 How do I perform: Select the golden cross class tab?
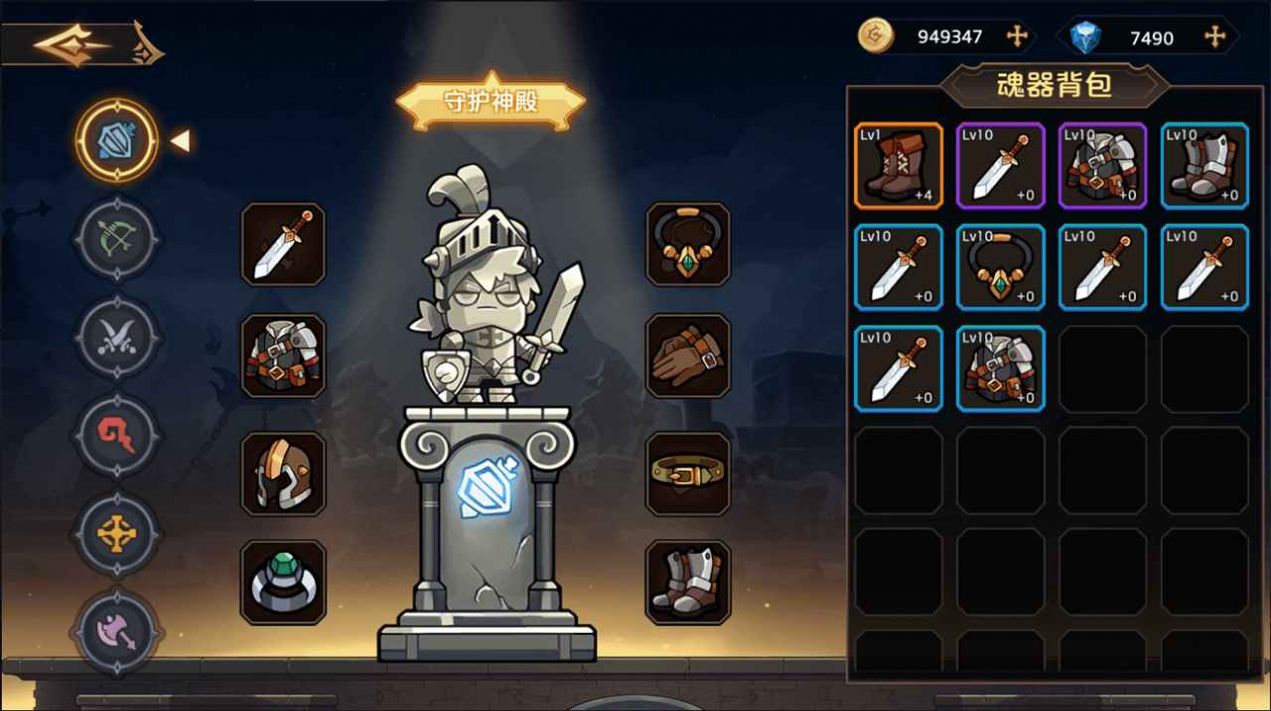[116, 534]
